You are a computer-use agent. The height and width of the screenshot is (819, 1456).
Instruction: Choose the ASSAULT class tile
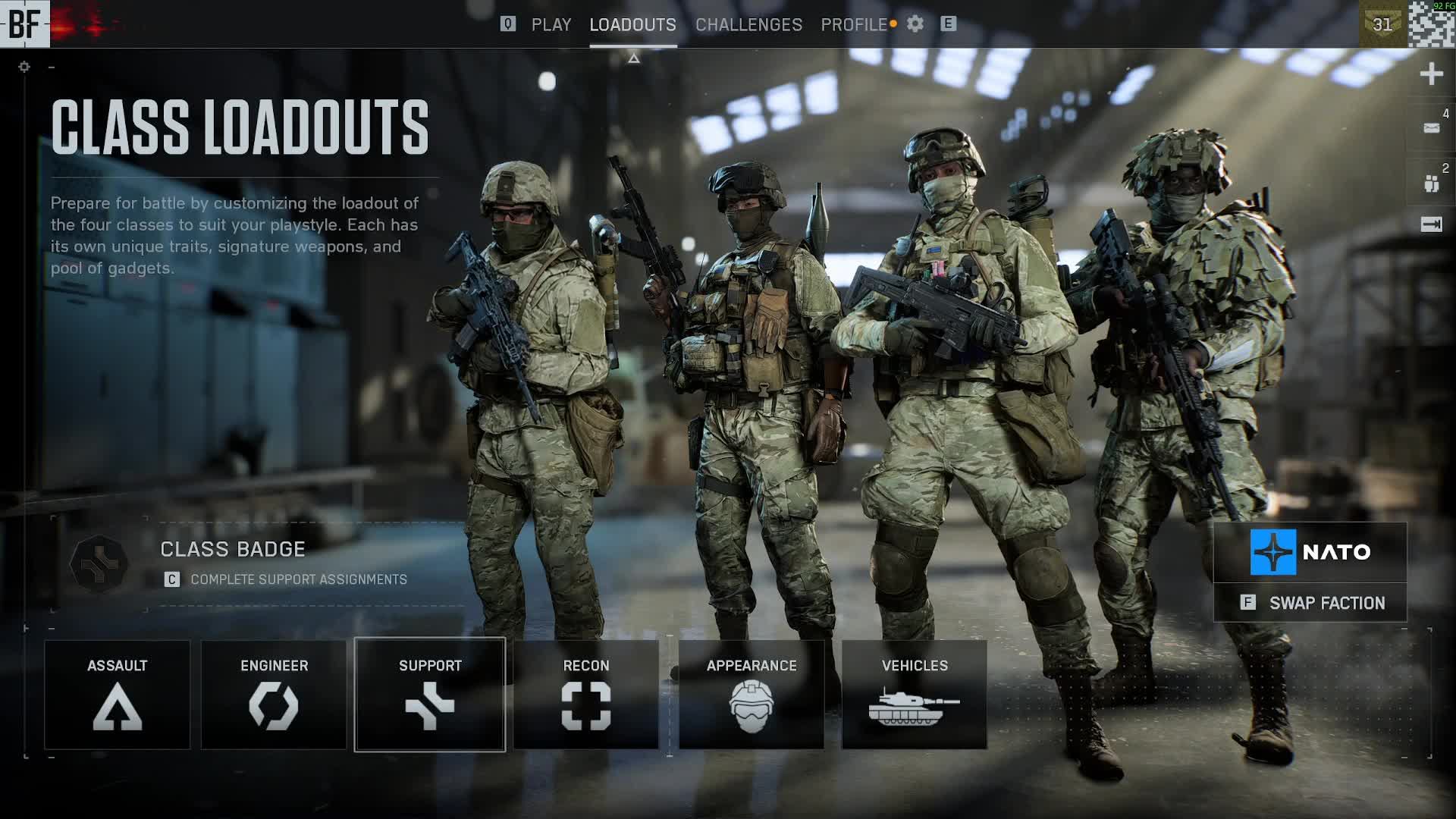click(117, 695)
